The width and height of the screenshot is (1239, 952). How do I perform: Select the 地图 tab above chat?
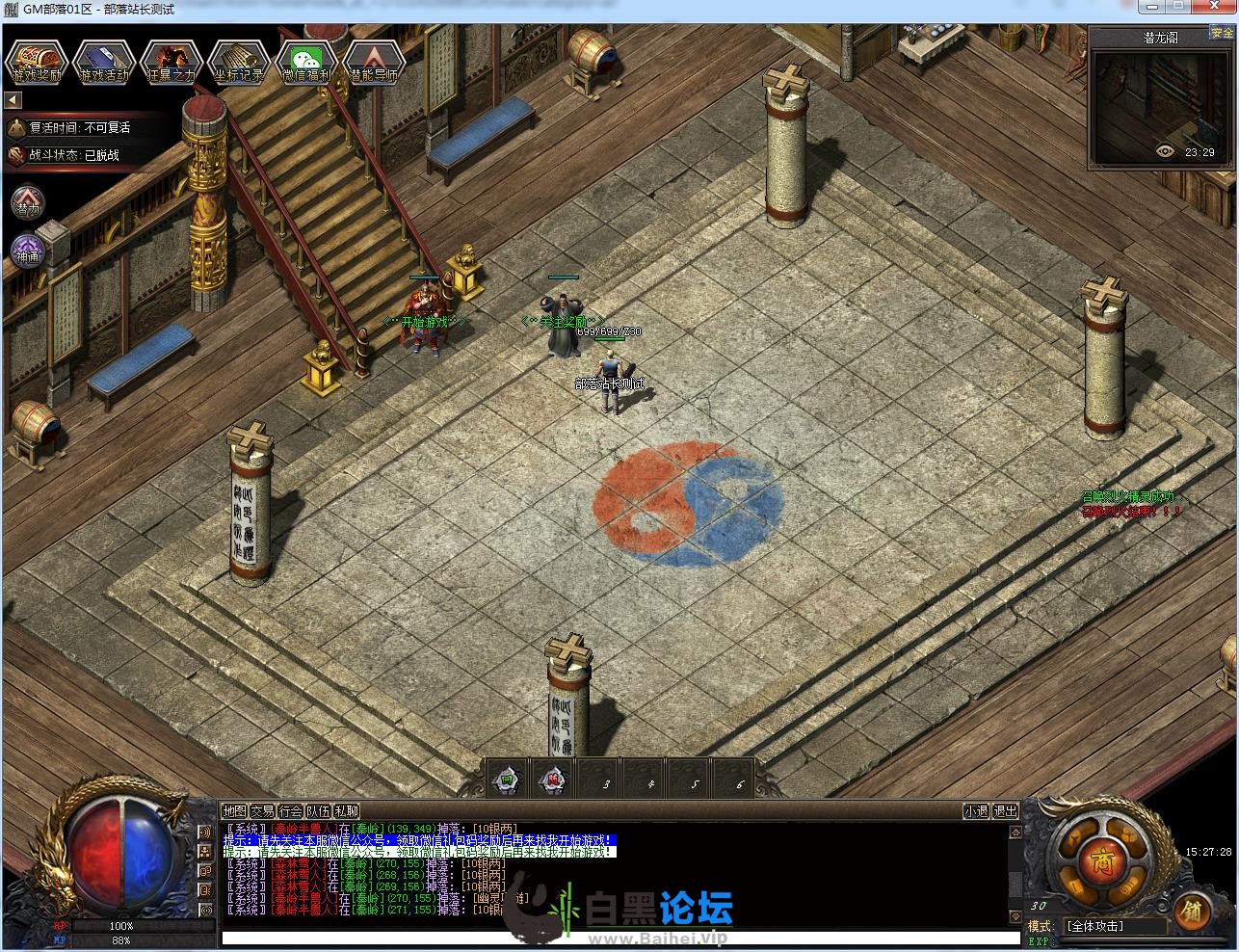[x=234, y=811]
